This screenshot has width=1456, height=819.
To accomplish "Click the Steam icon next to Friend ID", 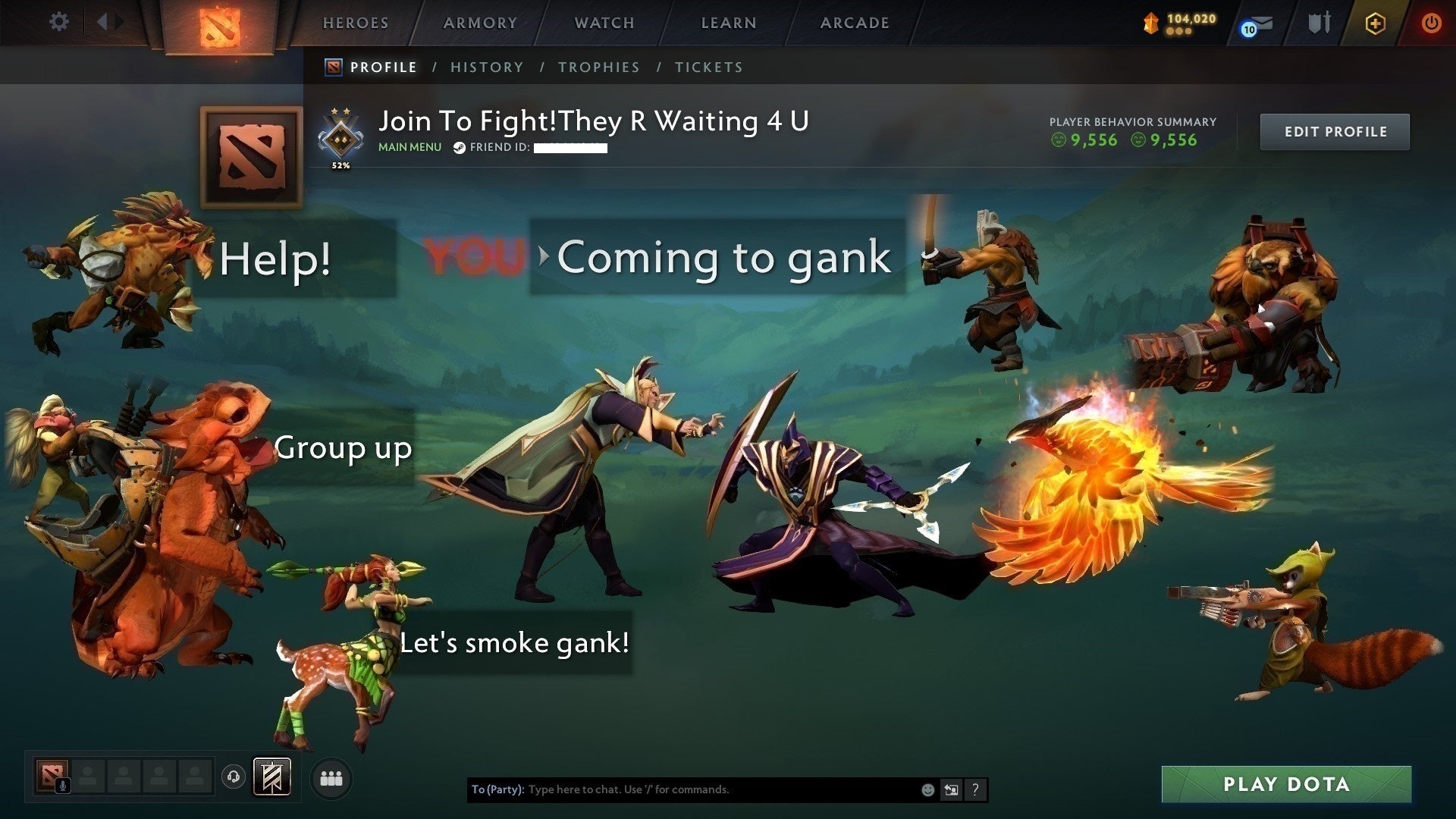I will (458, 147).
